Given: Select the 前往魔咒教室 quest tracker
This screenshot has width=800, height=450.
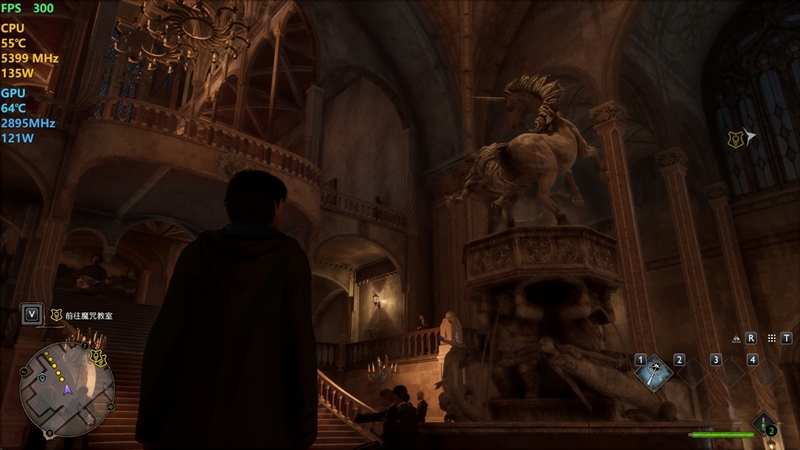Looking at the screenshot, I should (x=88, y=315).
